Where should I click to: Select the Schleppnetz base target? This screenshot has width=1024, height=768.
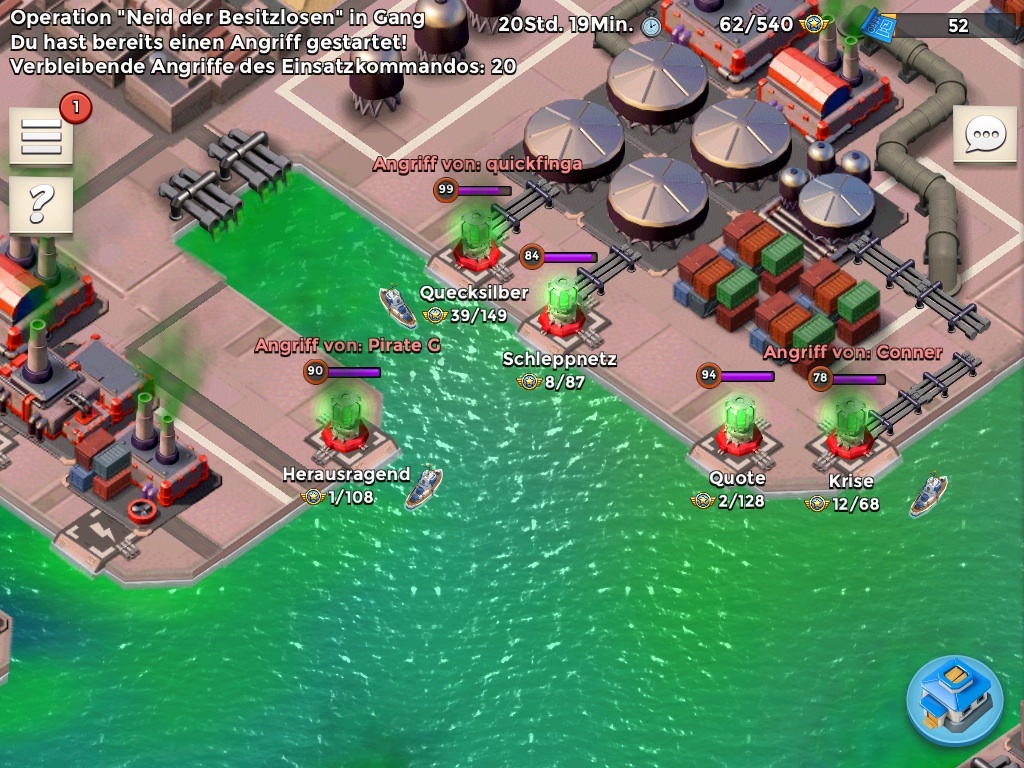pos(563,306)
